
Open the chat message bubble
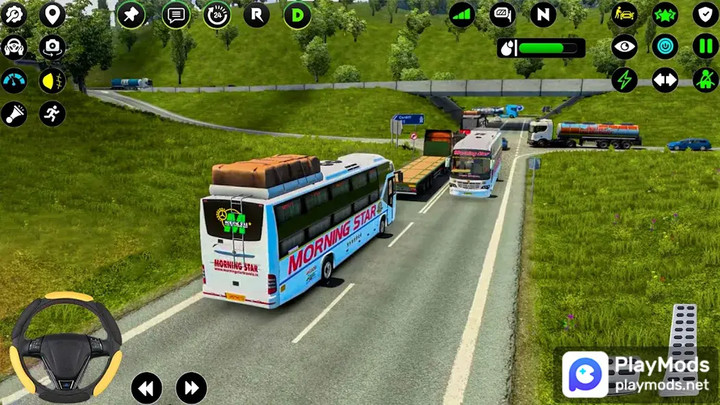(176, 15)
